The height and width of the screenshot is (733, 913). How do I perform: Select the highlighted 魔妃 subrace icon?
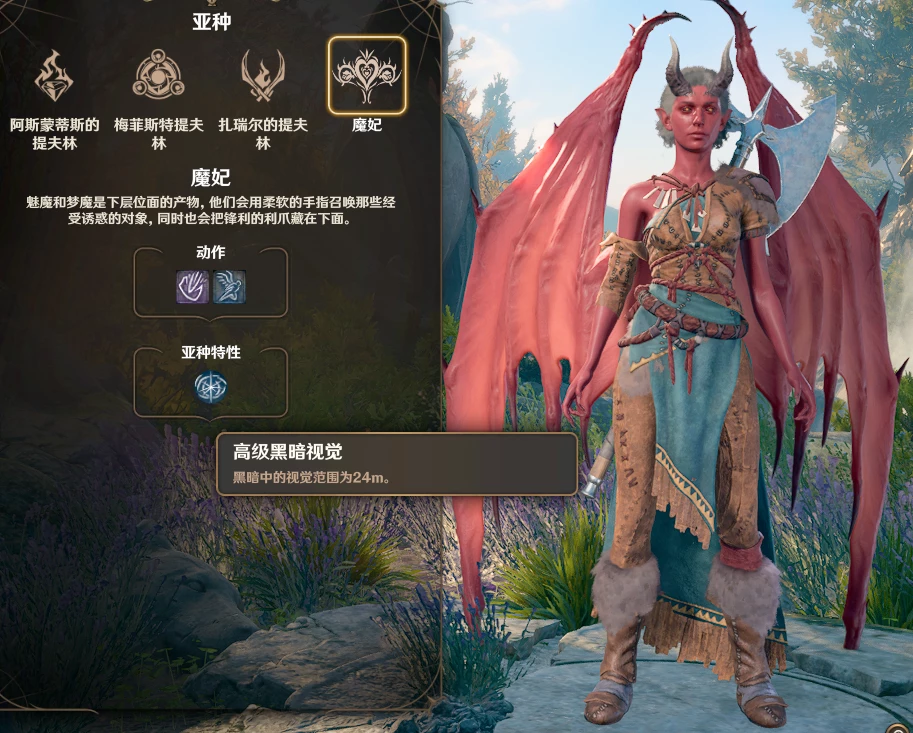pyautogui.click(x=367, y=76)
